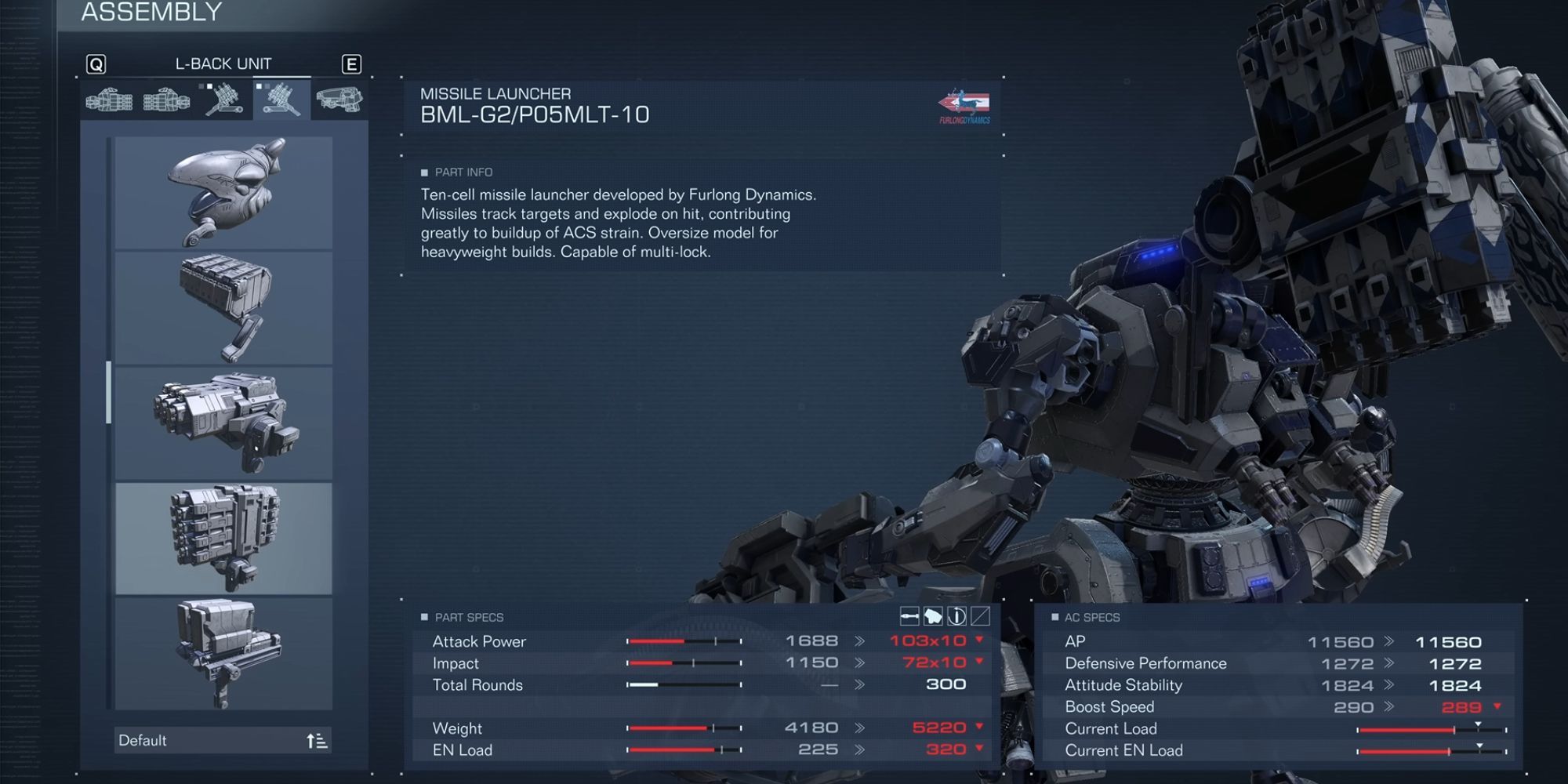Click the AC SPECS panel label
Screen dimensions: 1568x784
click(x=1094, y=618)
